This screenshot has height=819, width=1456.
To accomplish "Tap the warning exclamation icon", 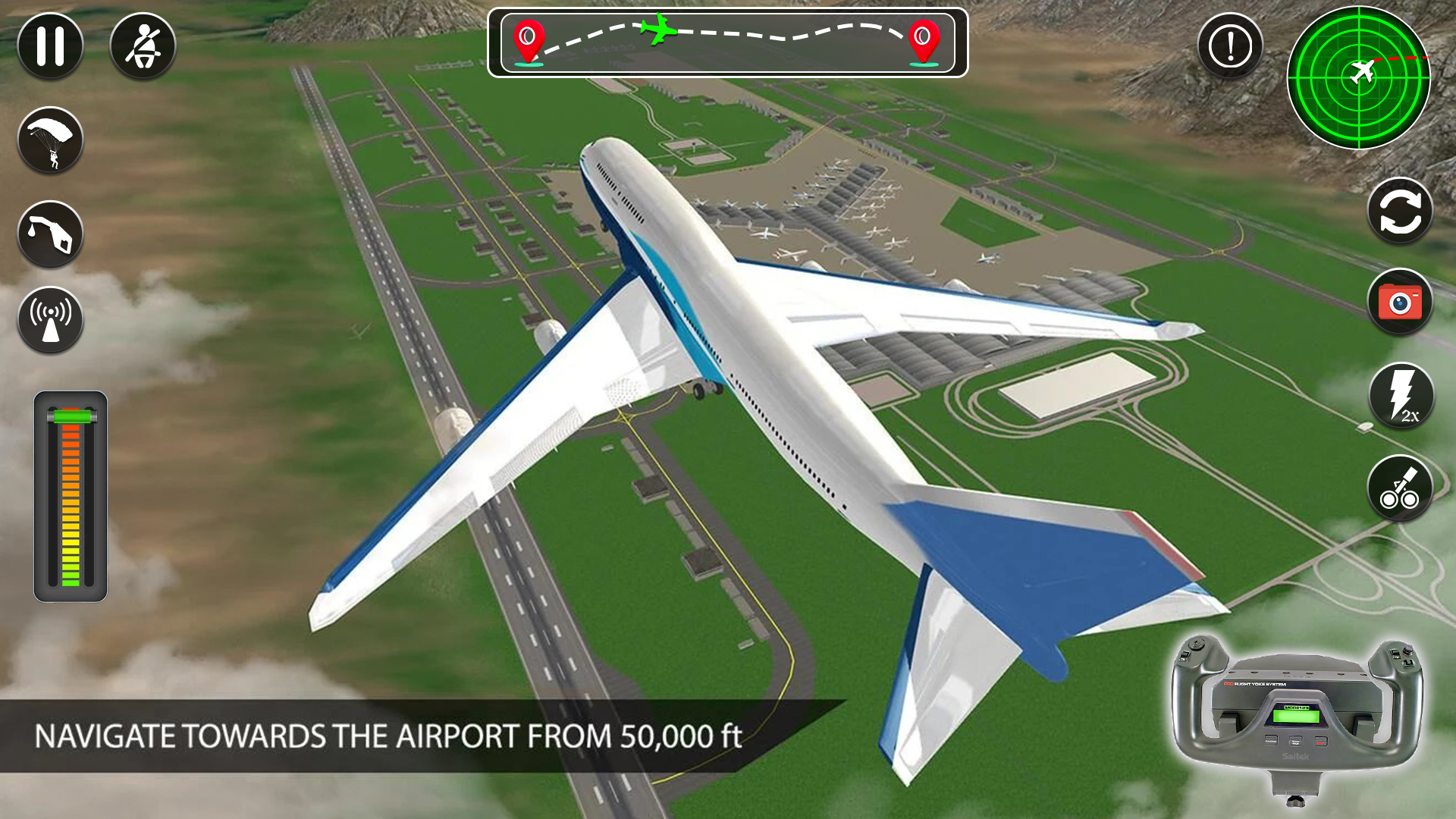I will click(1228, 45).
